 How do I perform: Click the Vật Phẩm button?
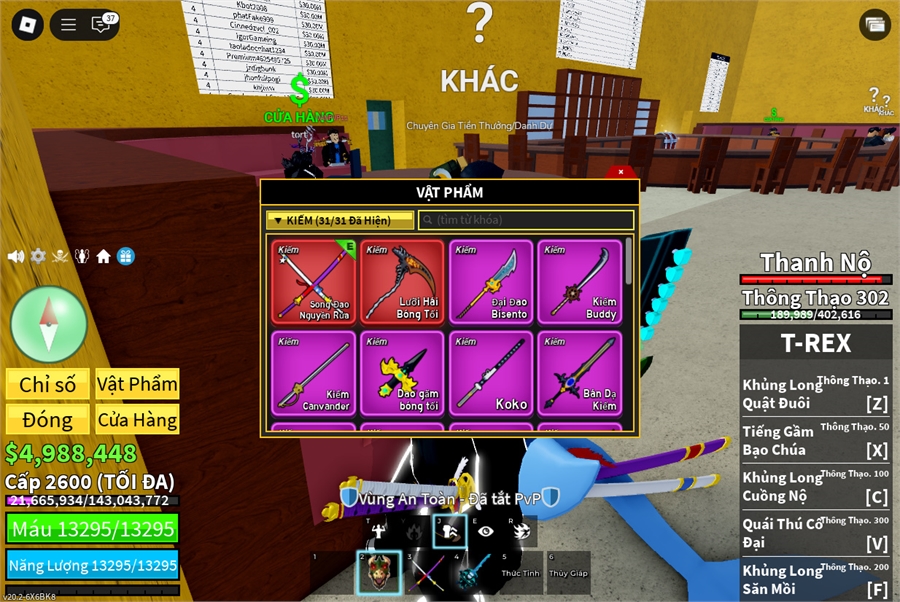click(x=137, y=384)
